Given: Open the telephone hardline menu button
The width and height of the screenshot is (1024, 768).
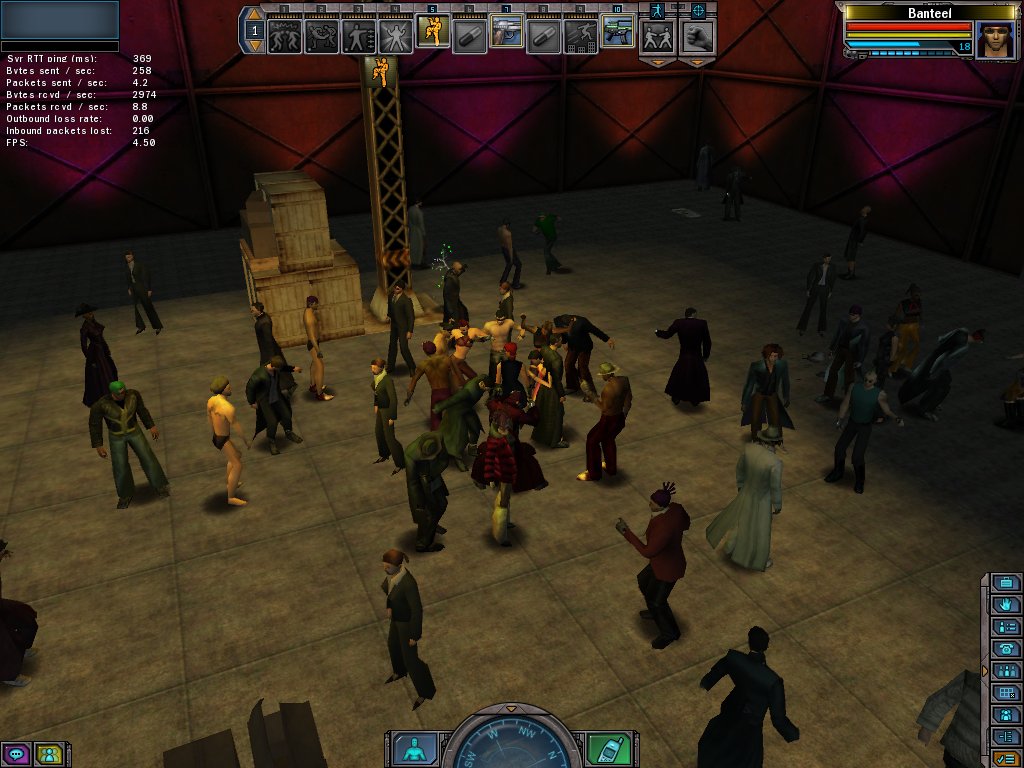Looking at the screenshot, I should (1006, 649).
